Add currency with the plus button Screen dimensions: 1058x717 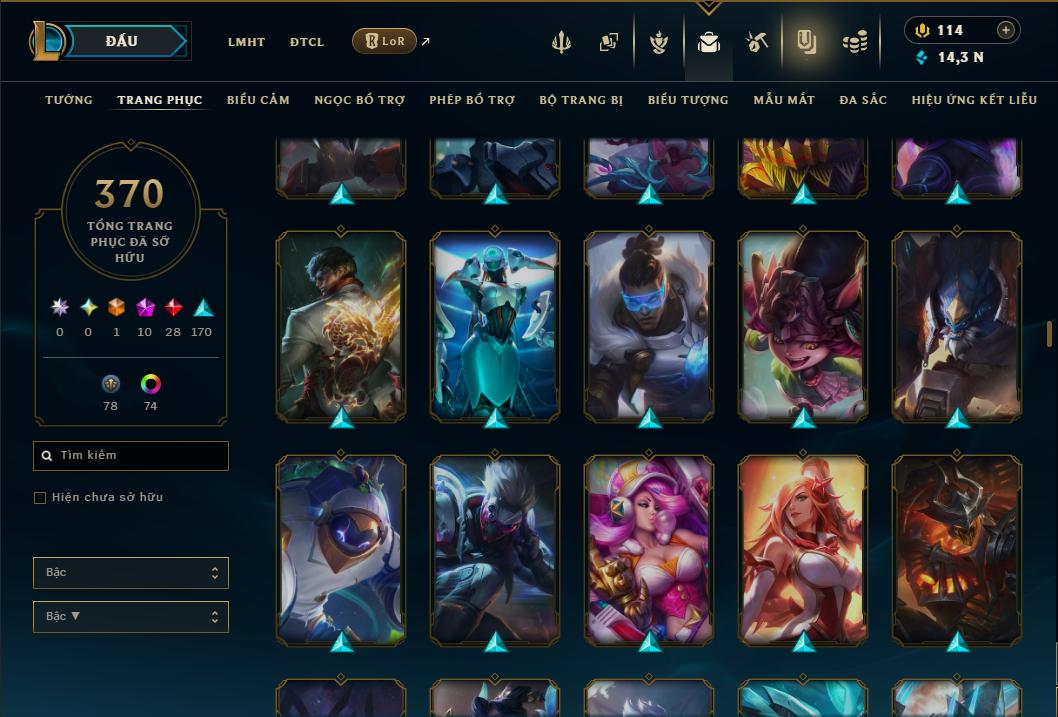[1006, 30]
